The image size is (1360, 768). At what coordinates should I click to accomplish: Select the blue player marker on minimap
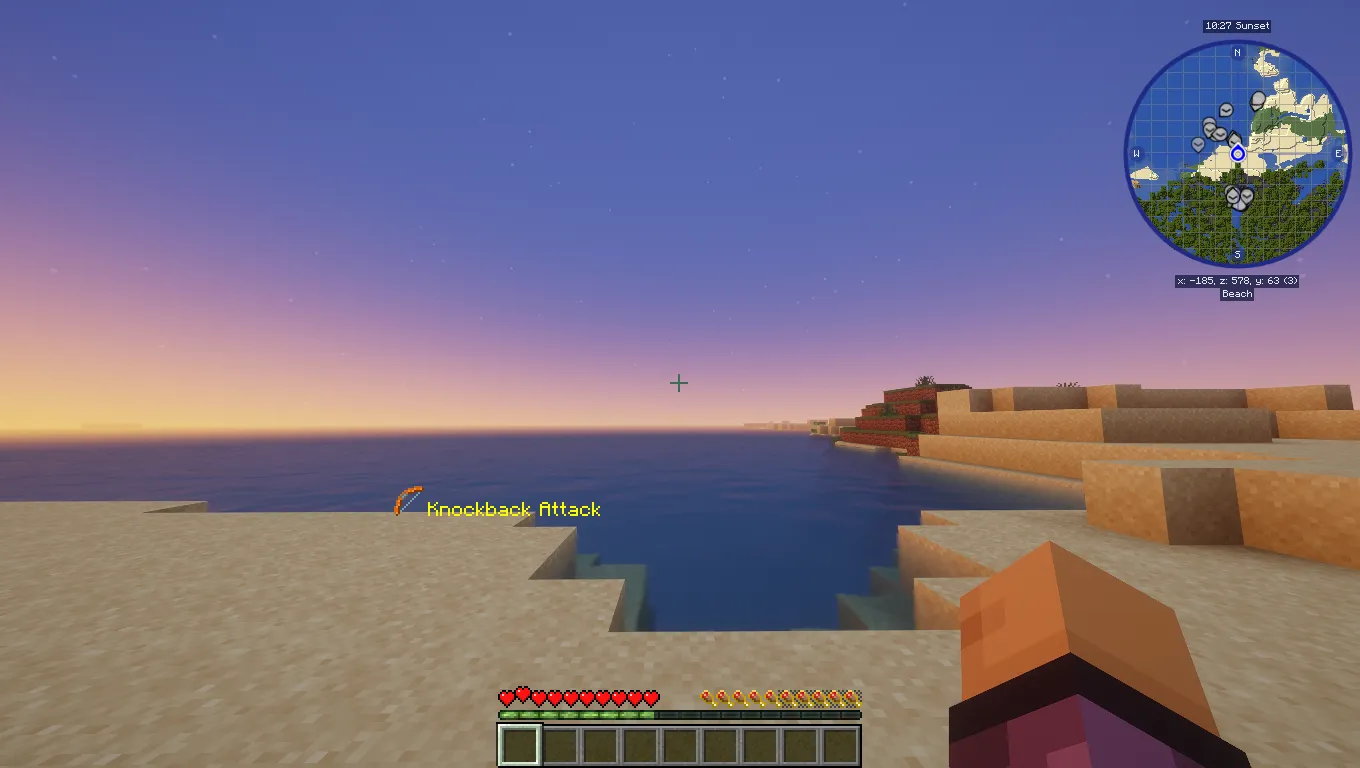click(1238, 154)
